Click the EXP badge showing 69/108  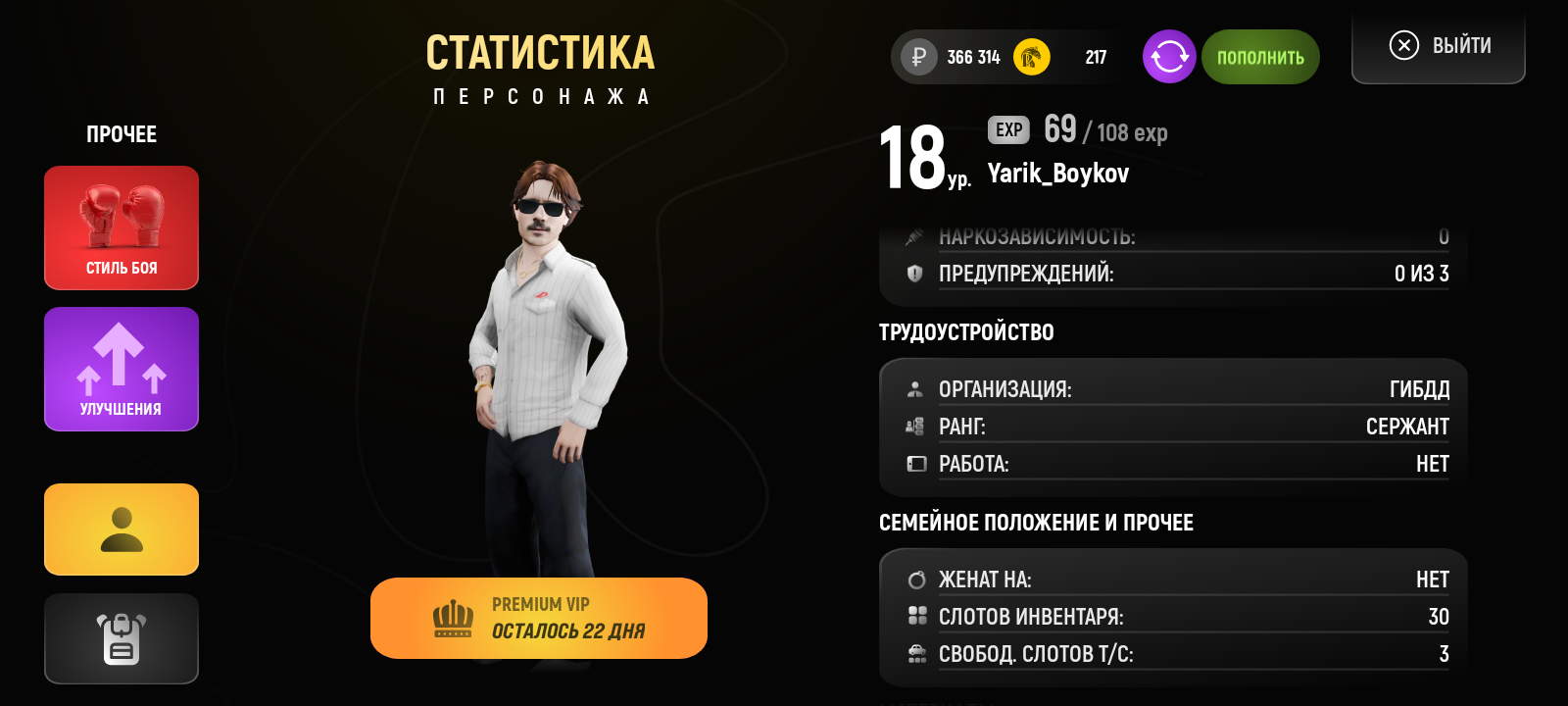pos(1007,130)
